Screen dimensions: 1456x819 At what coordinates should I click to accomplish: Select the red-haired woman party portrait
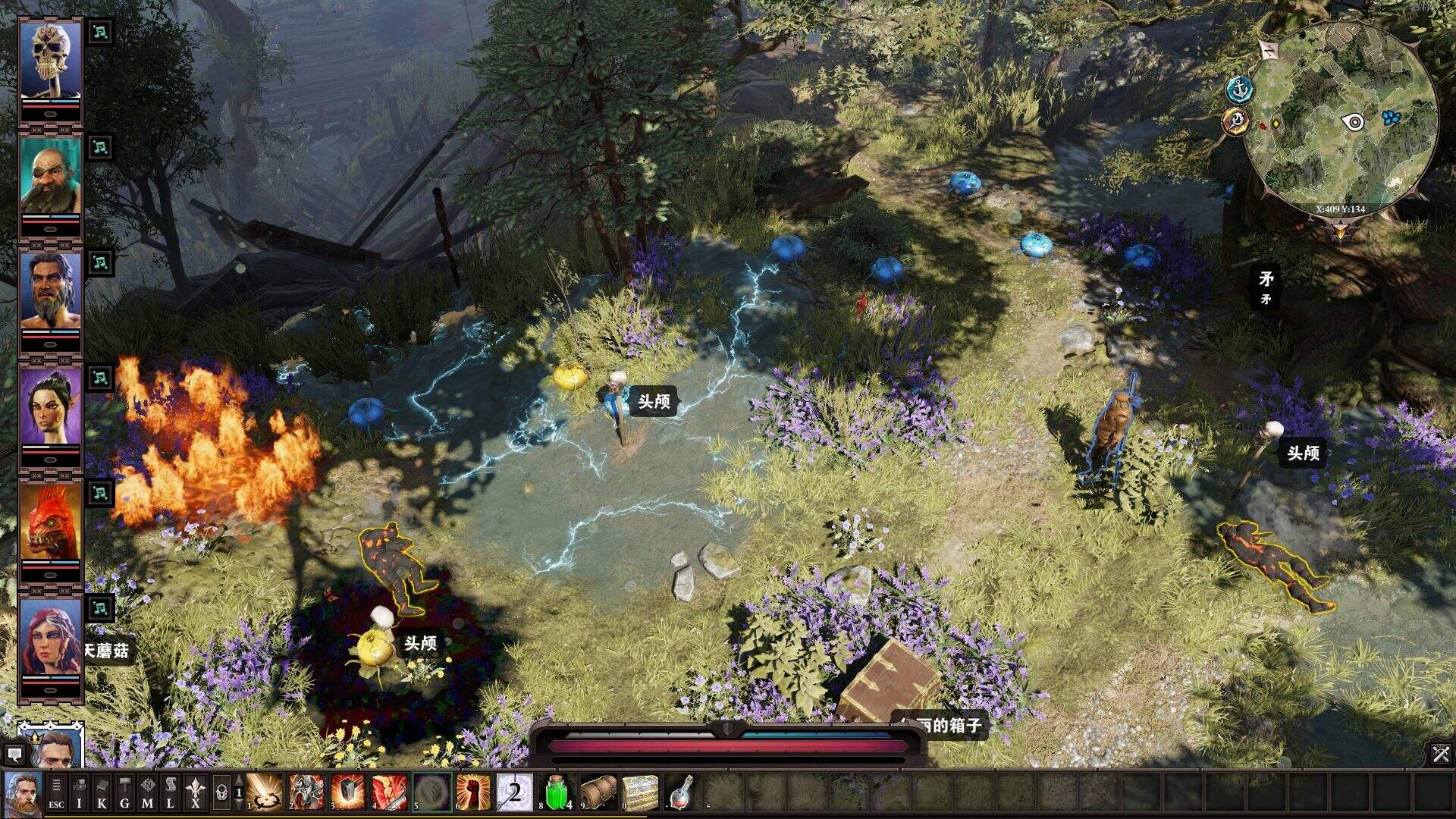pos(50,639)
